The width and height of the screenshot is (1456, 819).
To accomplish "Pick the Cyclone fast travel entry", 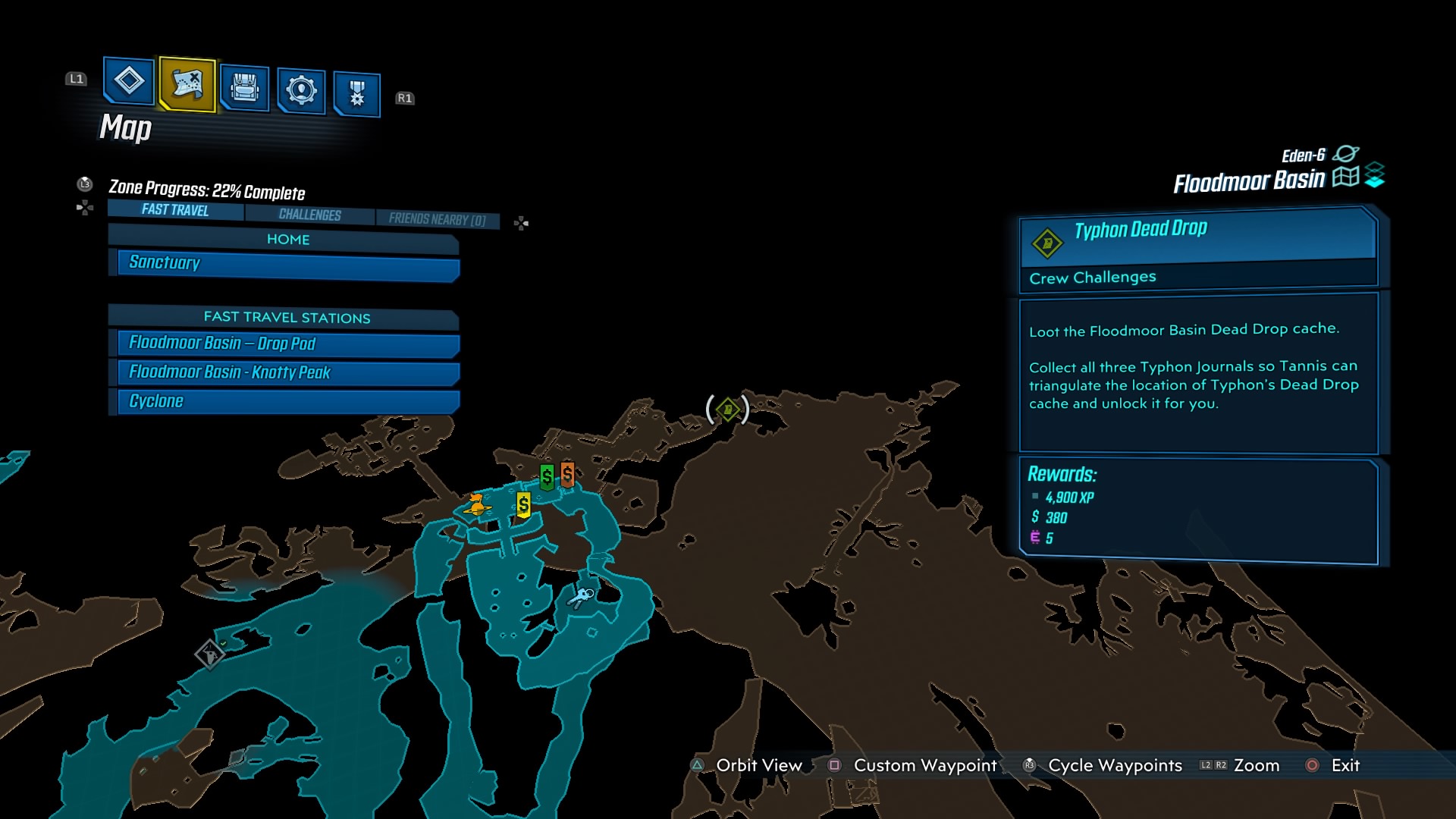I will [288, 401].
